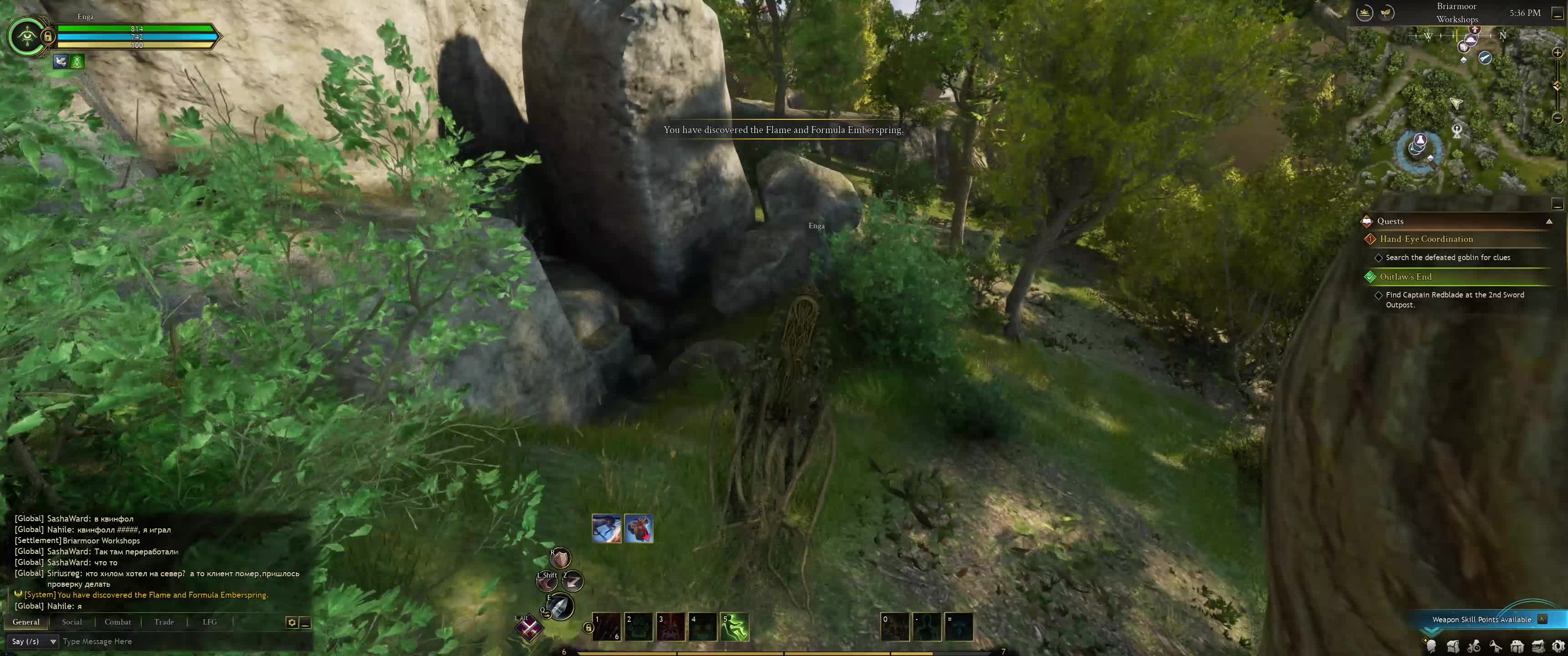Open the settings gear icon in the menu bar

(1558, 646)
